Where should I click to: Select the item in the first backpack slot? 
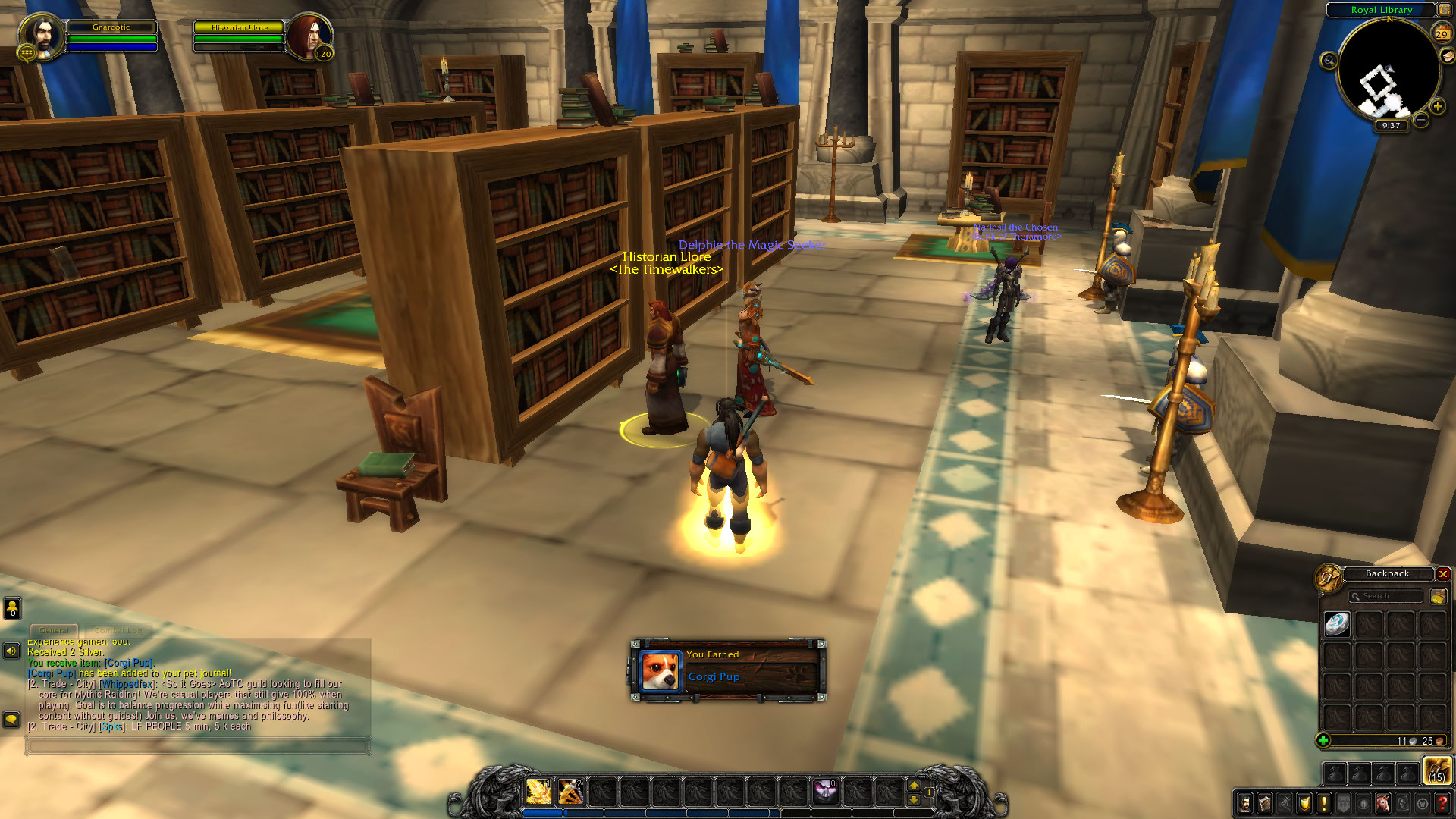point(1337,624)
